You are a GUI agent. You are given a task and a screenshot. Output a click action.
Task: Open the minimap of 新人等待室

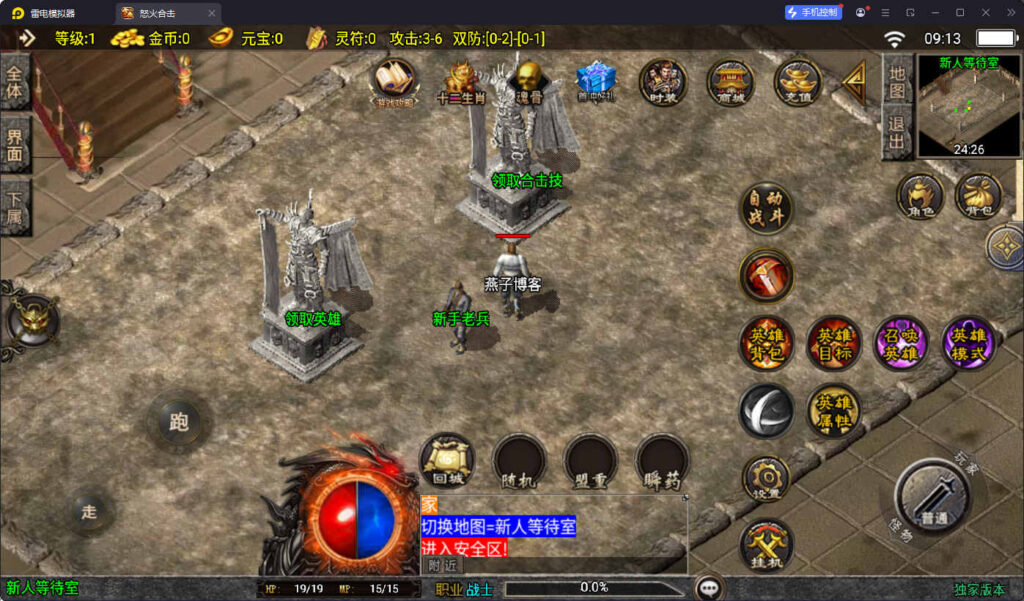(969, 105)
